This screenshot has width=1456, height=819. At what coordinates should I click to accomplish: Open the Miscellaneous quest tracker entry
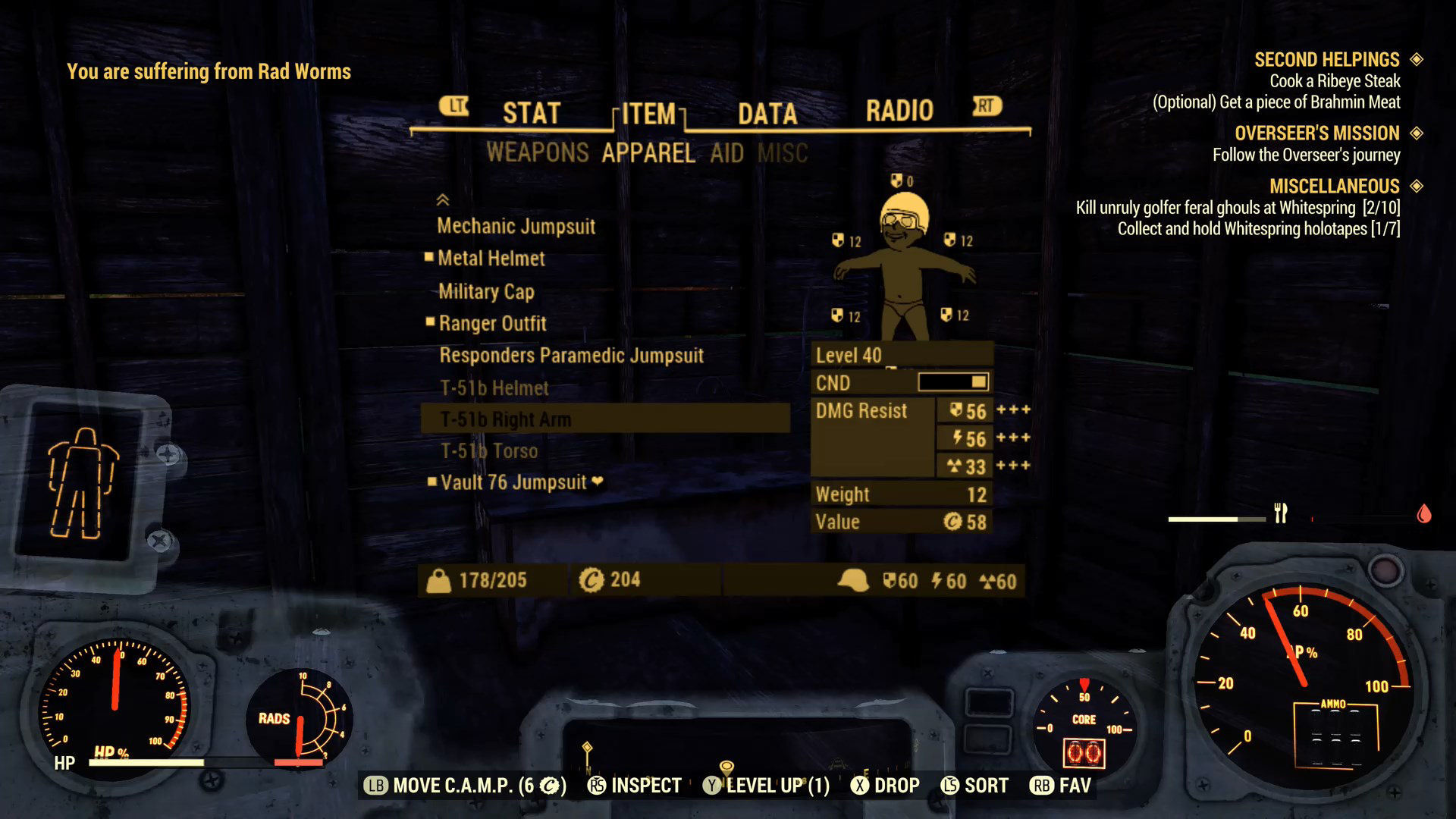(x=1334, y=187)
